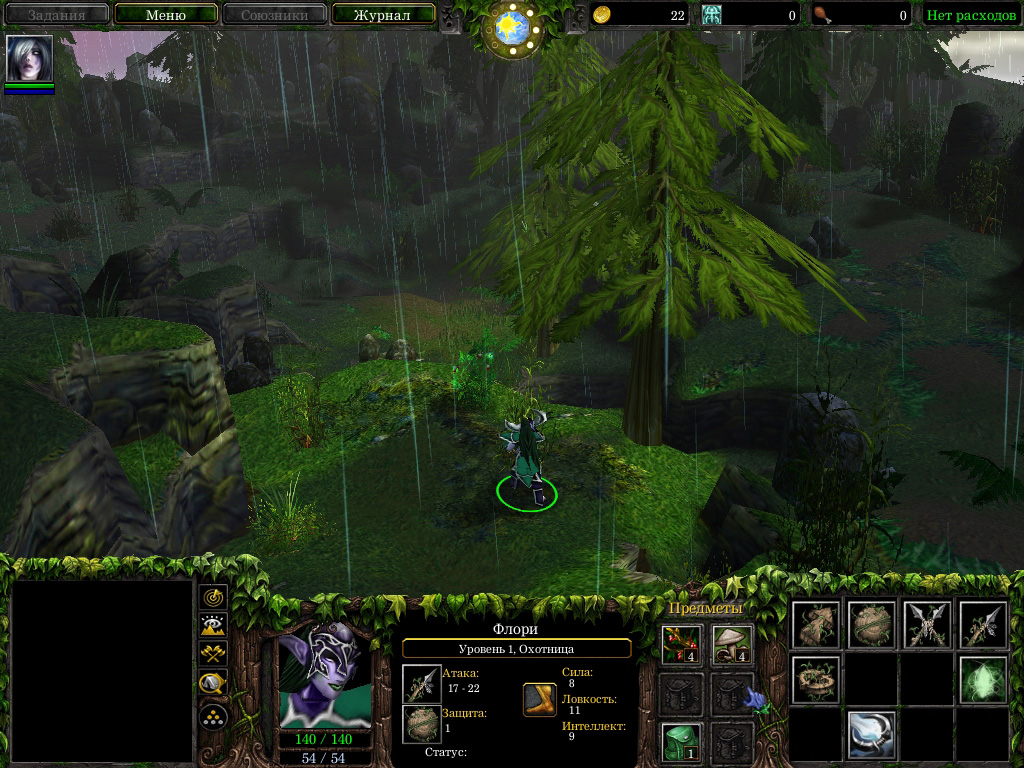Click the huntress unit portrait
Screen dimensions: 1024x768
[x=323, y=677]
